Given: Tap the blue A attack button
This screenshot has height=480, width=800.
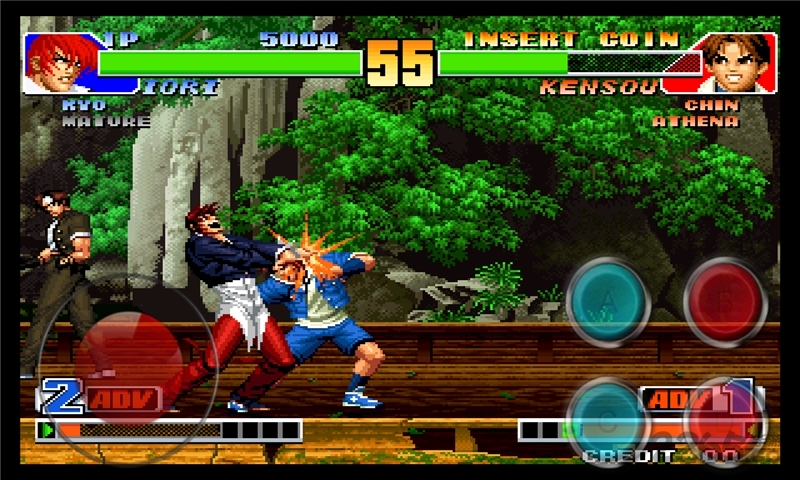Looking at the screenshot, I should pyautogui.click(x=608, y=301).
